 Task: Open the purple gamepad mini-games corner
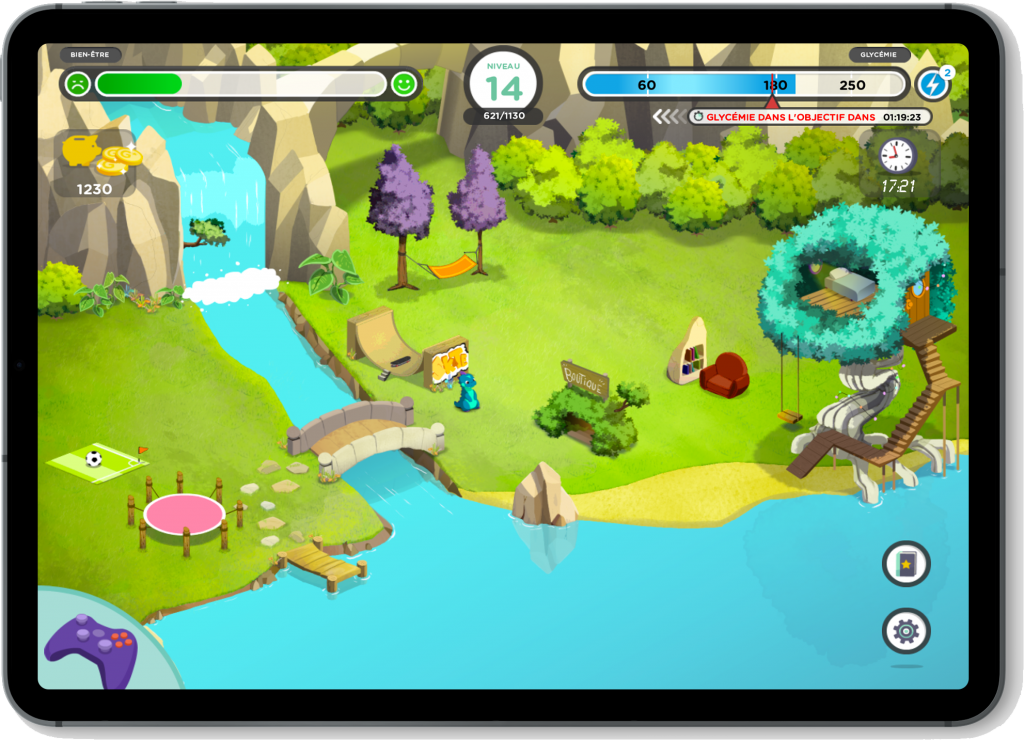pos(90,649)
